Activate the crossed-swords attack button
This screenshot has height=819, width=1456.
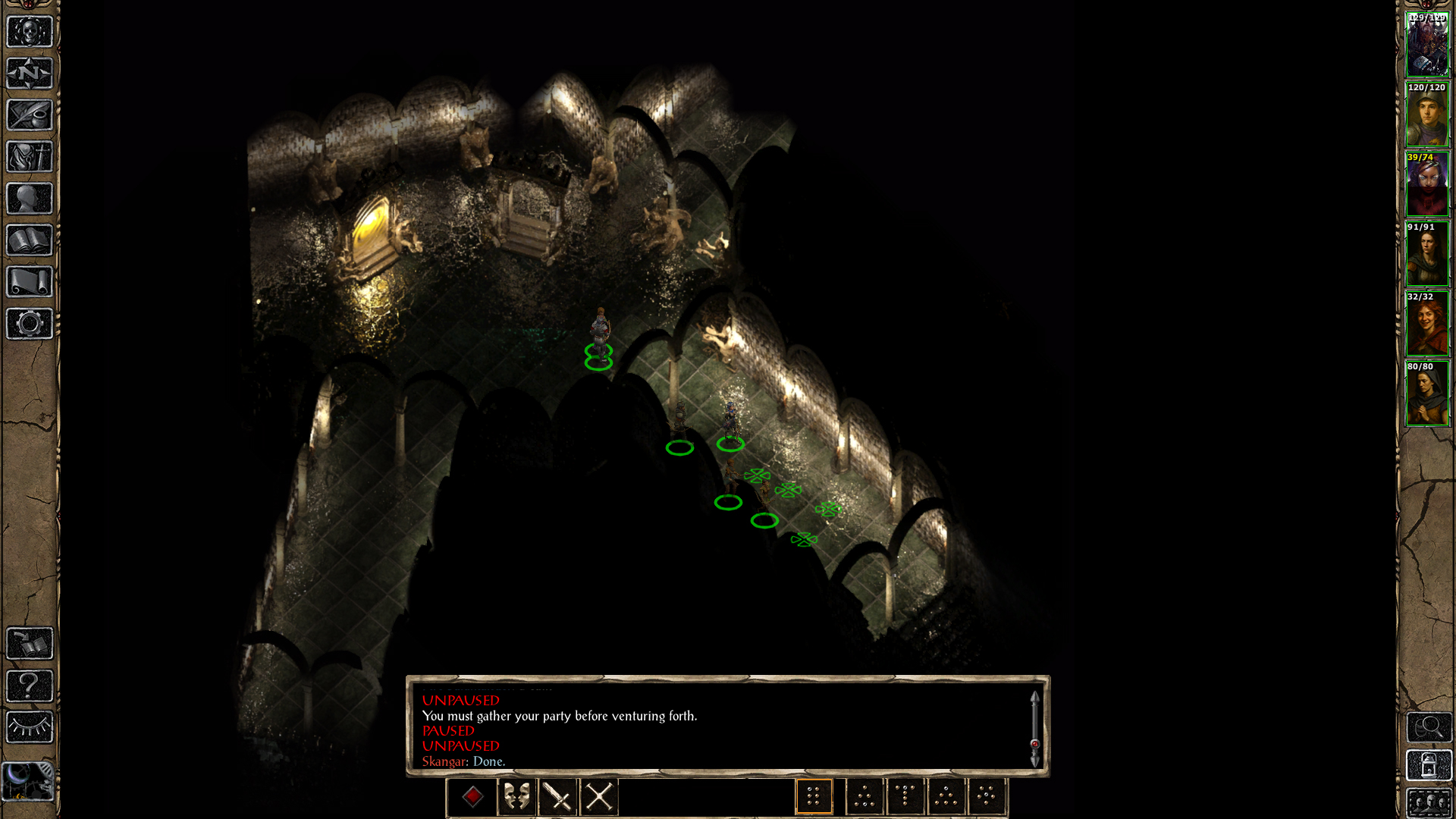[x=598, y=797]
